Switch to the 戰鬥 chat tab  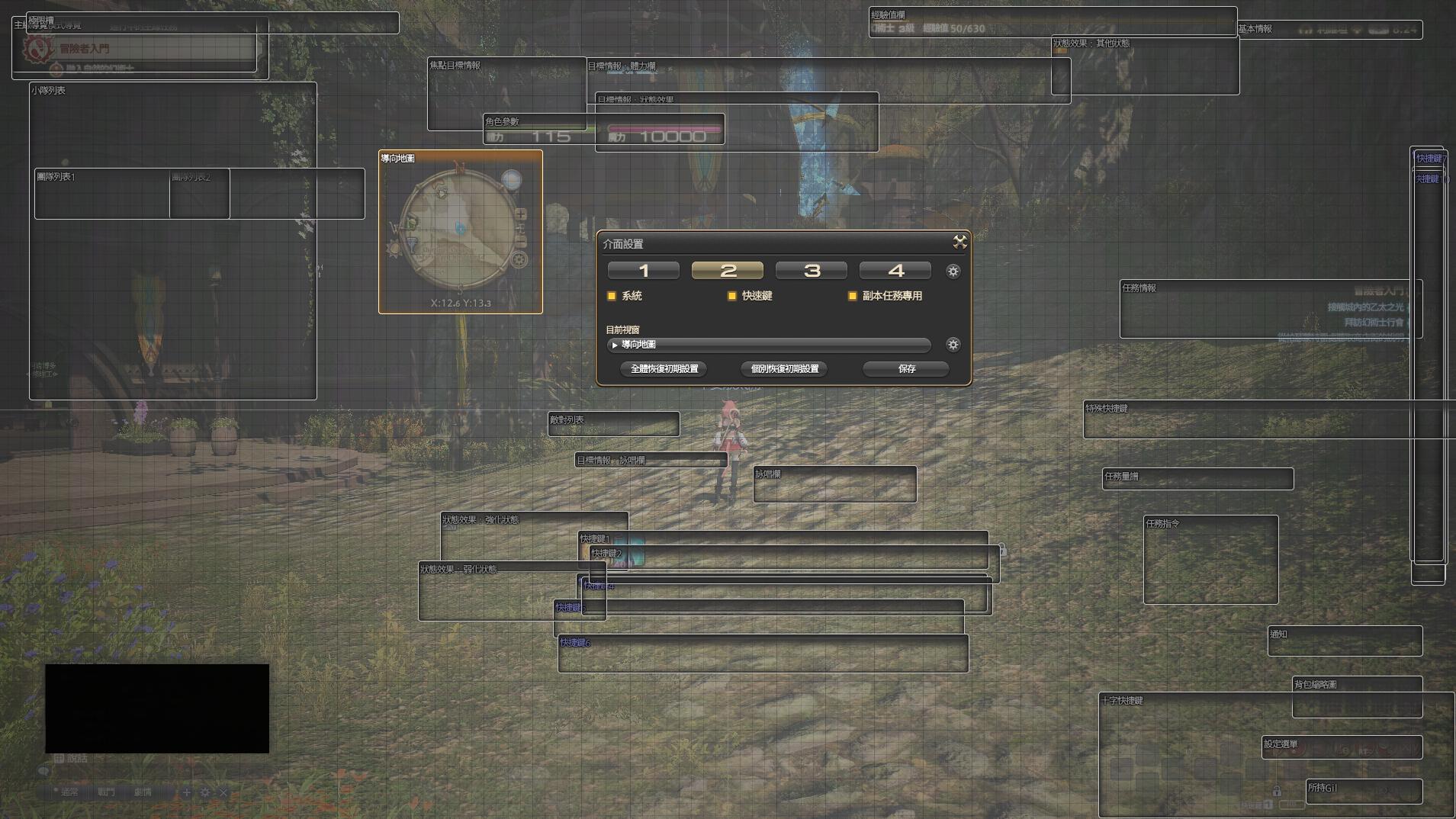[x=106, y=792]
